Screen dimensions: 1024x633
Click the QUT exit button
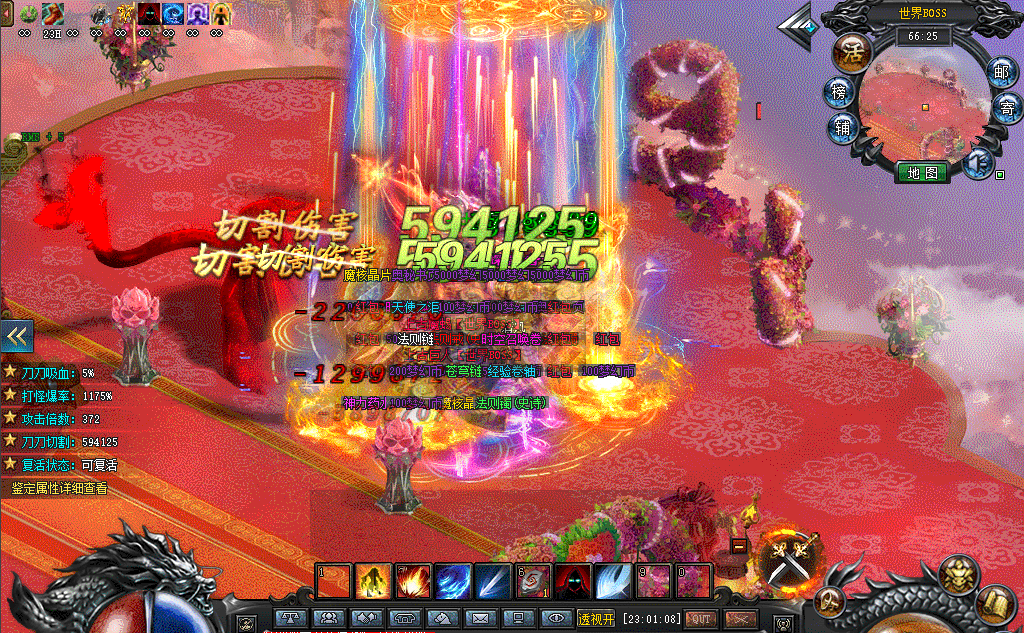[x=701, y=619]
